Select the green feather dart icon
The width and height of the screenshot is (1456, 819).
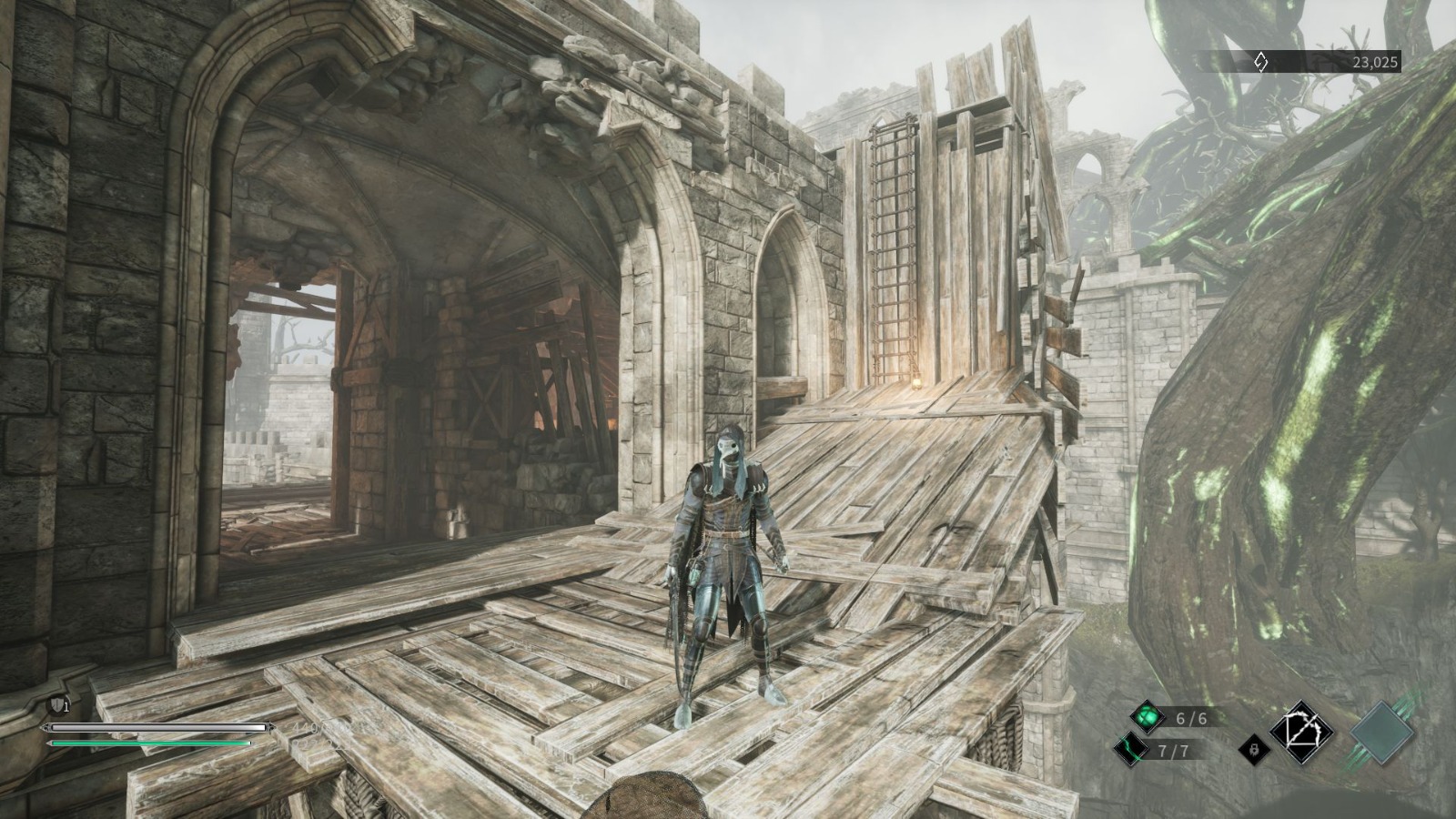pyautogui.click(x=1133, y=749)
